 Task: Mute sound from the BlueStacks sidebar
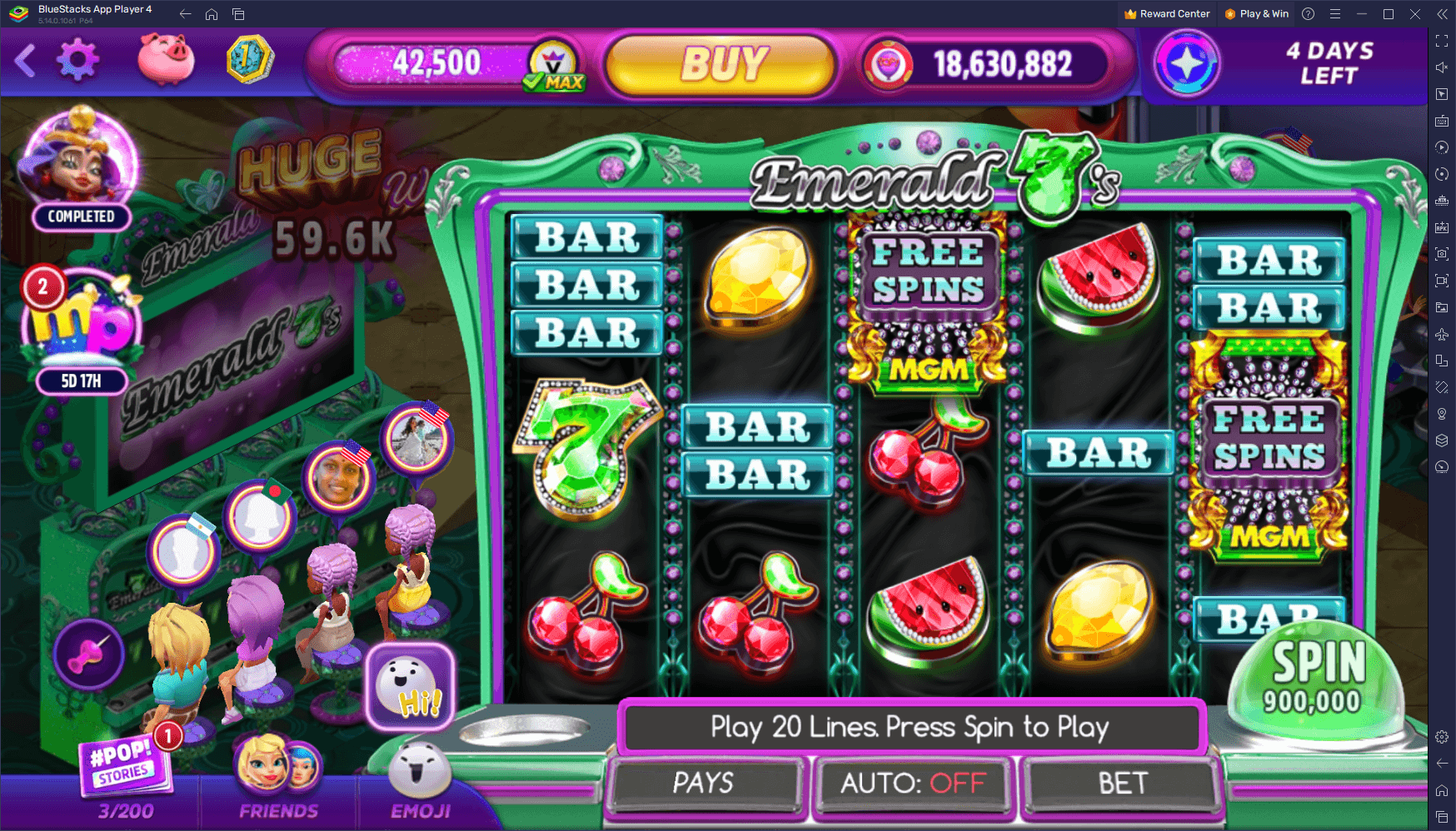click(x=1441, y=67)
